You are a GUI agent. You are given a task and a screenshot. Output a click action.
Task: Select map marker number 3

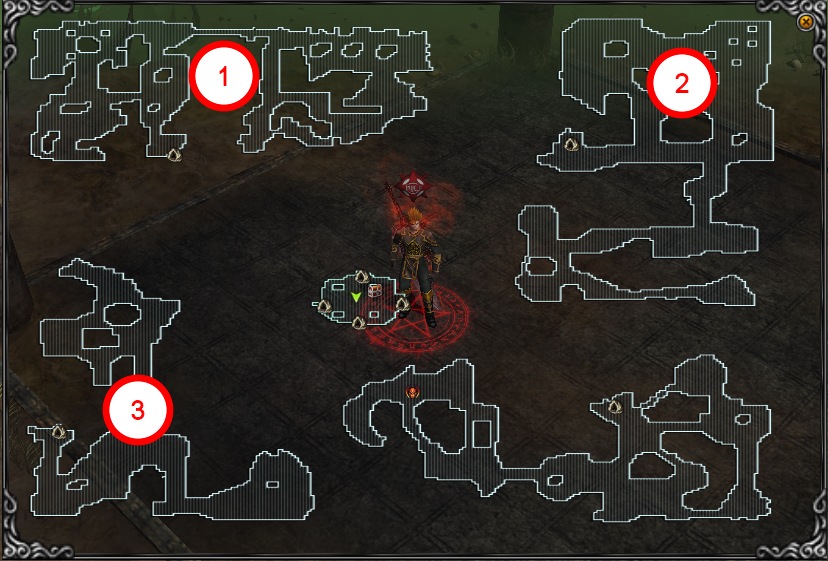point(139,409)
